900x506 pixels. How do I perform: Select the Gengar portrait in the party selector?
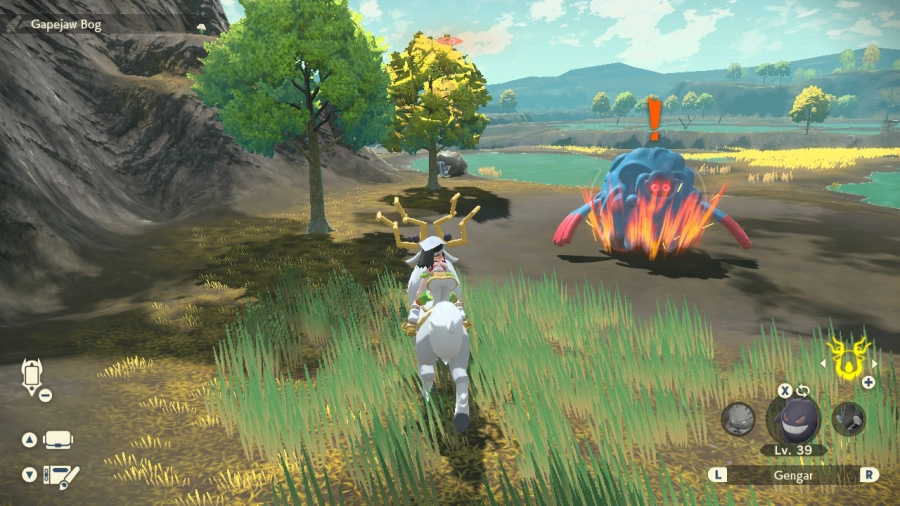click(793, 419)
